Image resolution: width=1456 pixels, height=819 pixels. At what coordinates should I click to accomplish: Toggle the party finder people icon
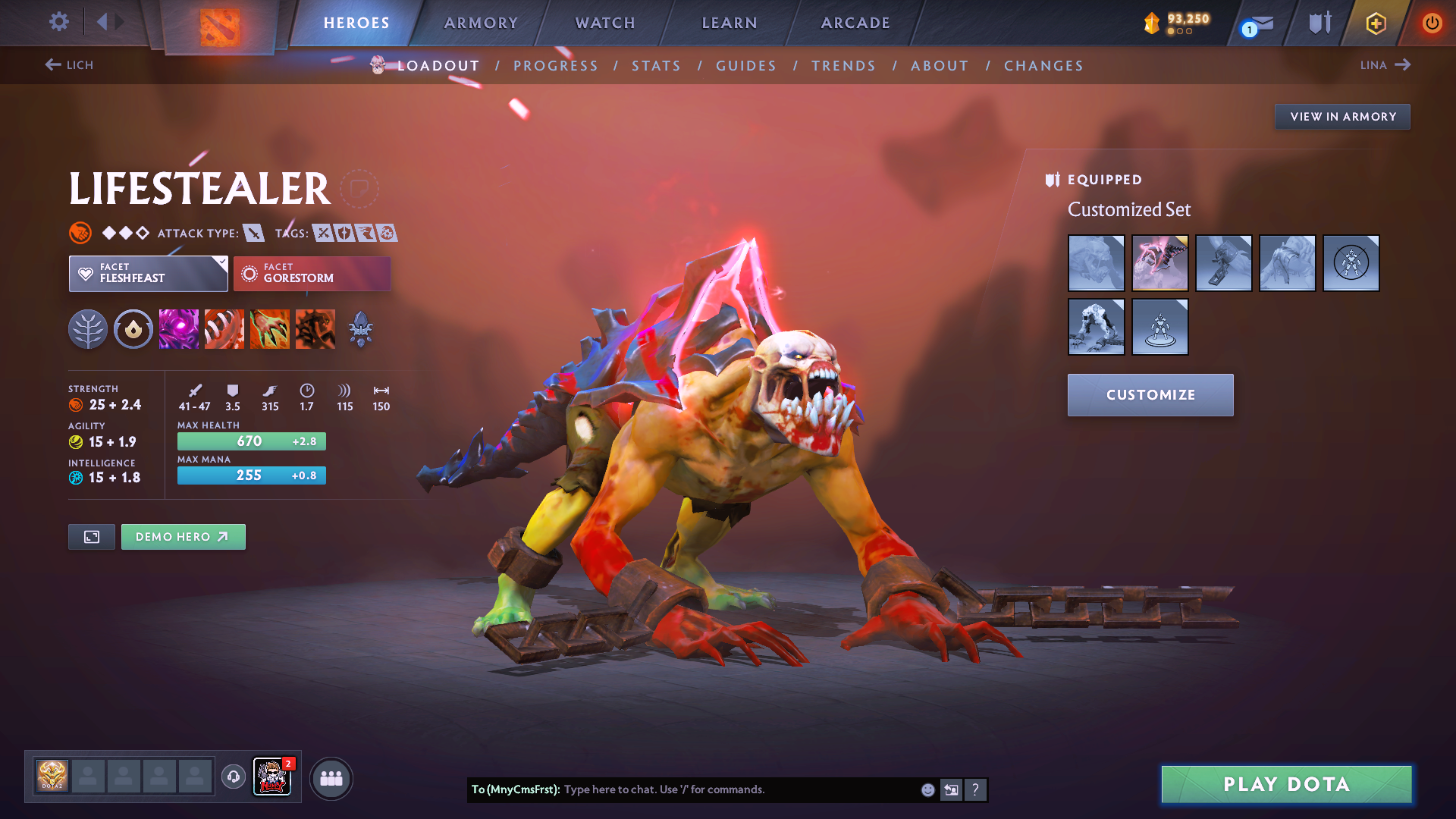[331, 778]
